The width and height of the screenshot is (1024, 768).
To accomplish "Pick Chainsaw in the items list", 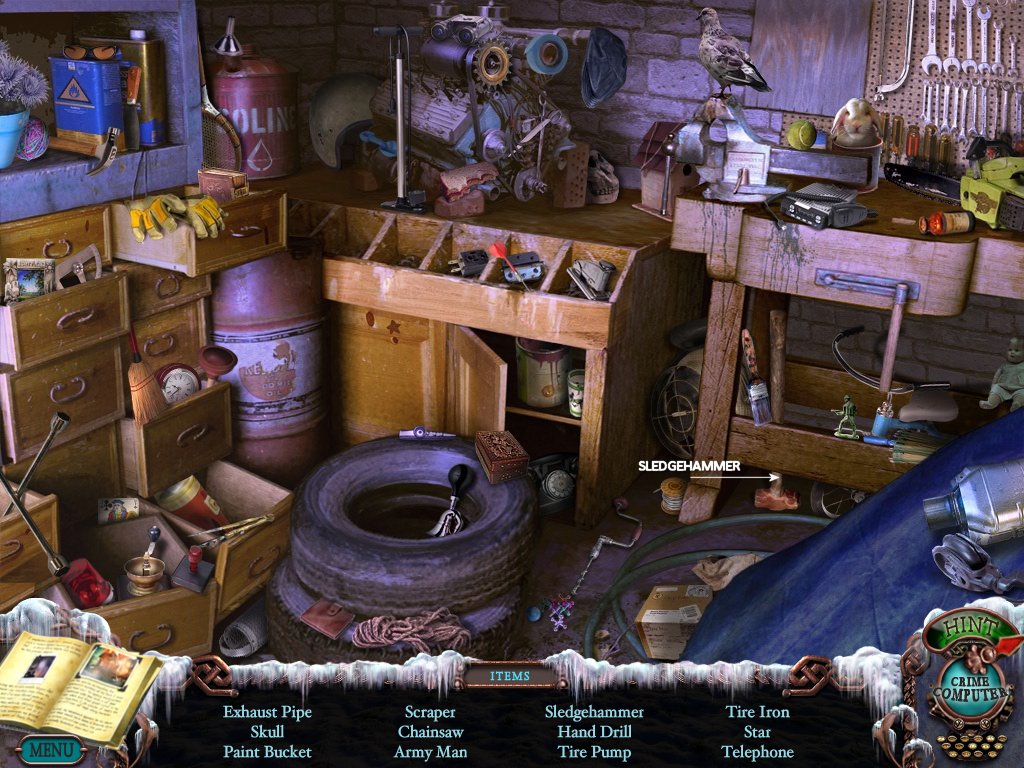I will click(430, 732).
